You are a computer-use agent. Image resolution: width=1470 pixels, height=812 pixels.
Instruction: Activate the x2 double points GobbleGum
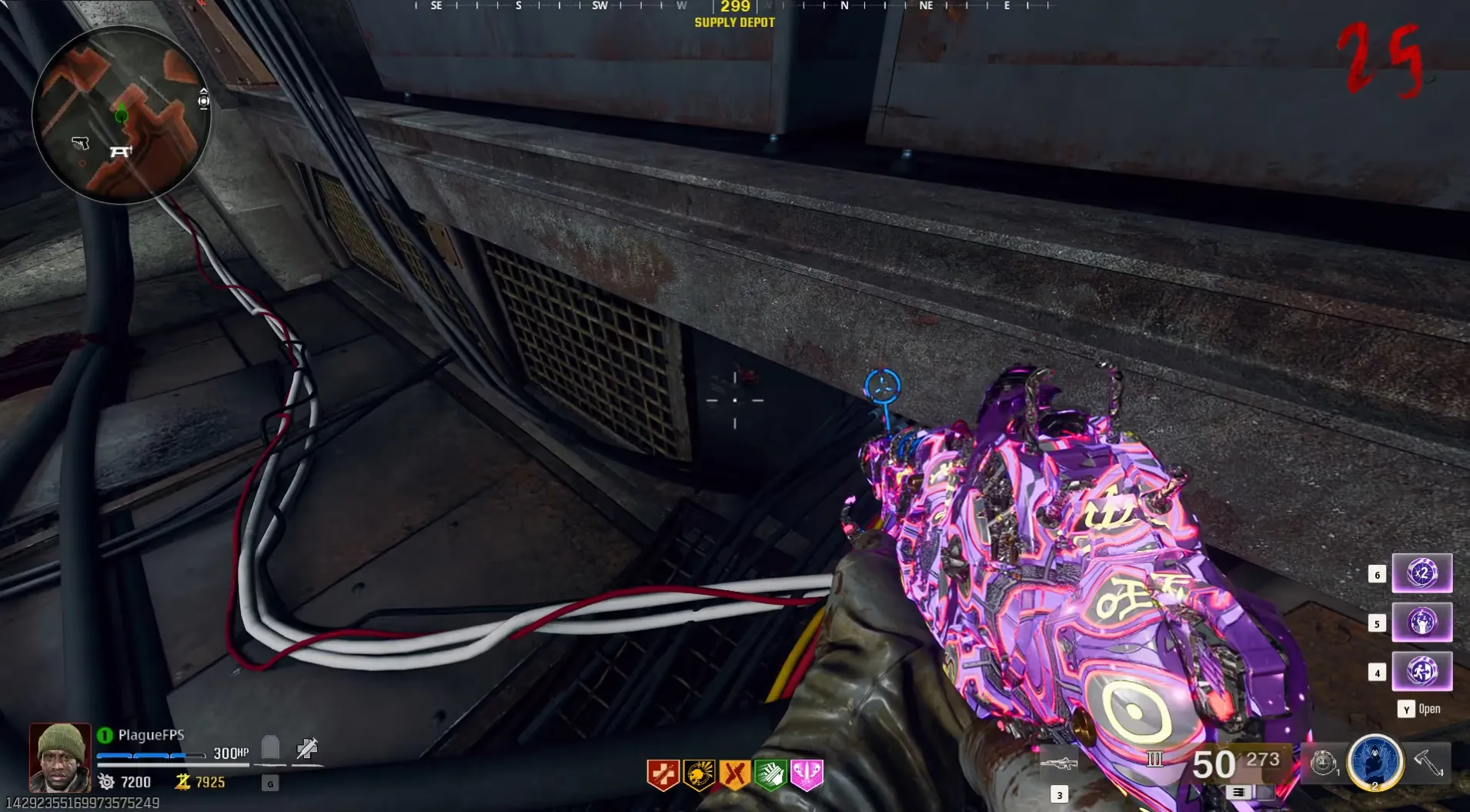pyautogui.click(x=1422, y=573)
